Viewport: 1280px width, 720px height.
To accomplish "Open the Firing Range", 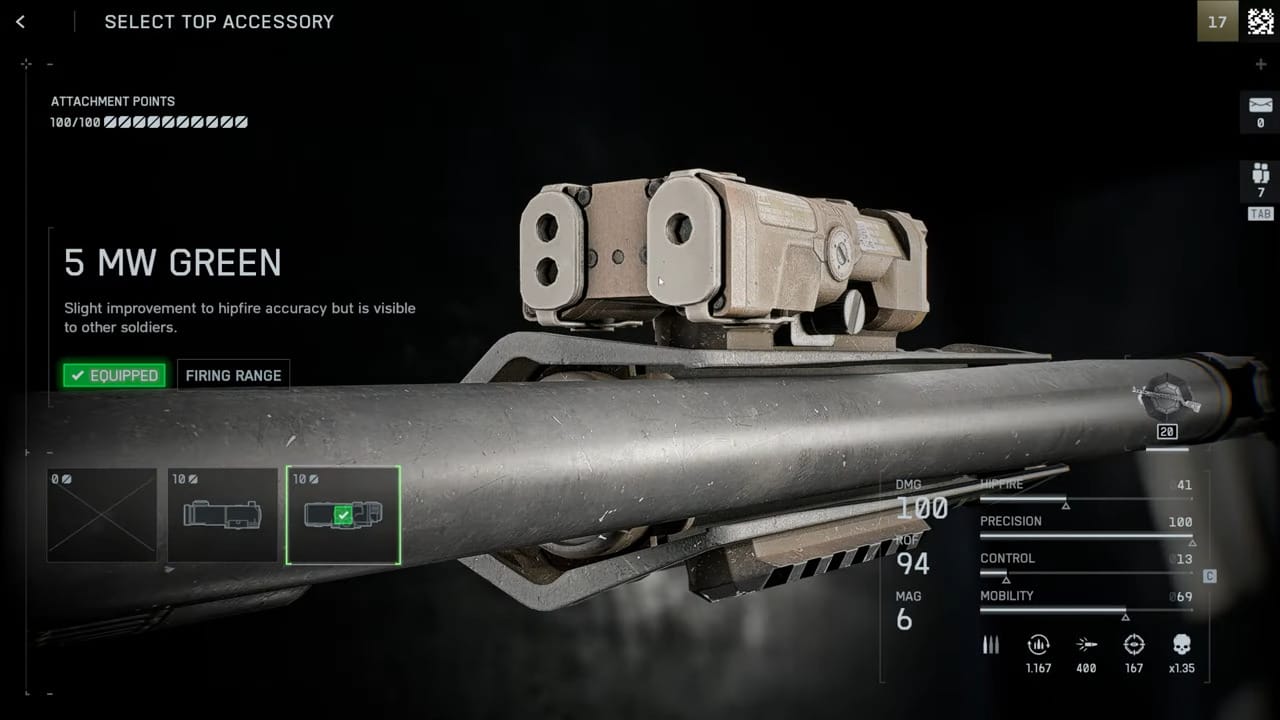I will [233, 375].
